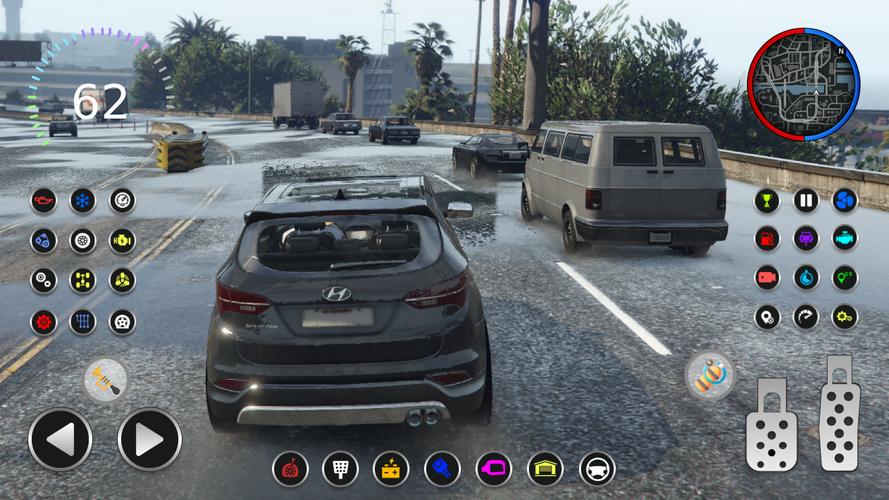Open the yellow gears settings icon

tap(845, 317)
